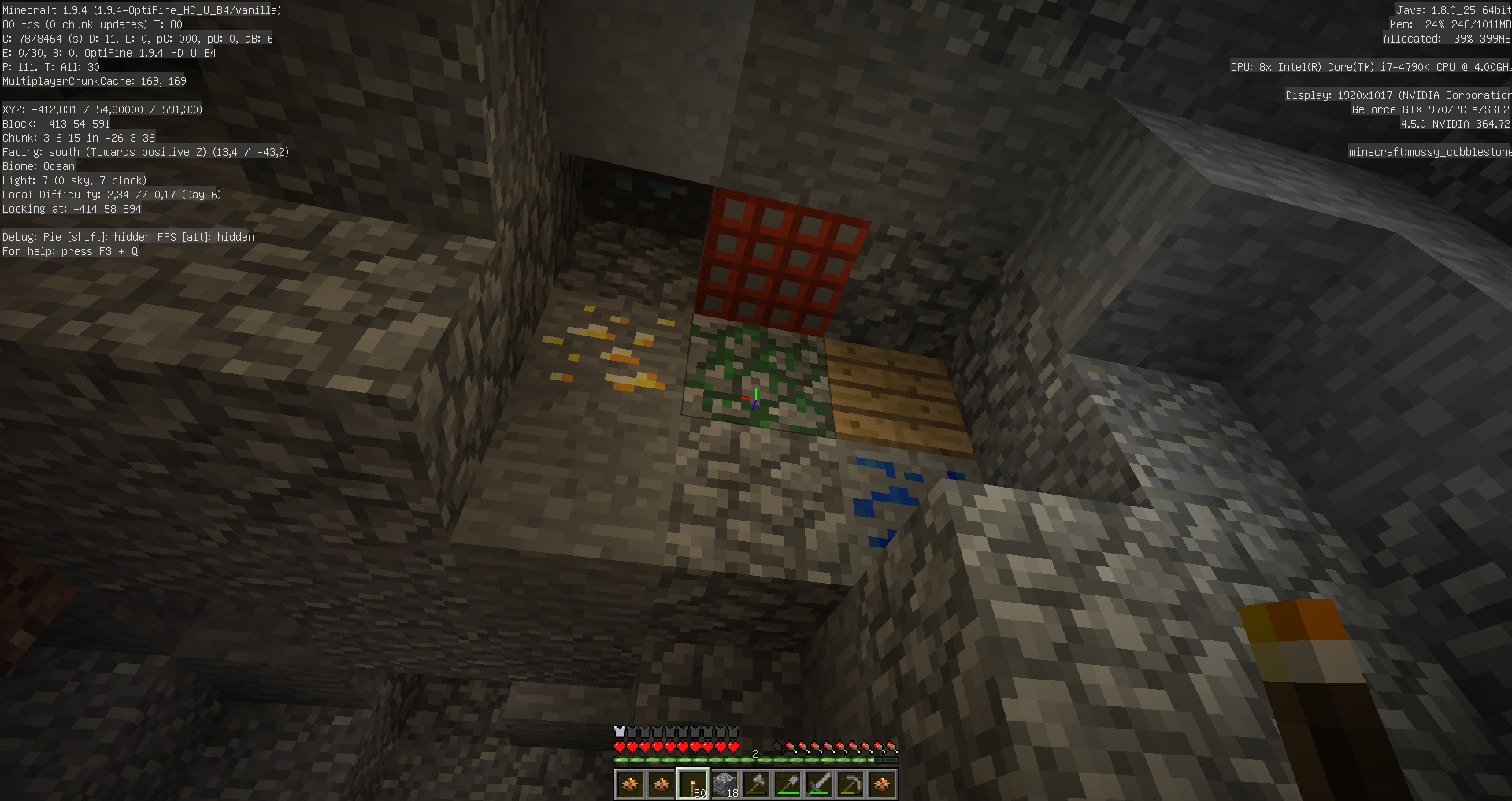Select the cobblestone stack of 18

pyautogui.click(x=724, y=784)
